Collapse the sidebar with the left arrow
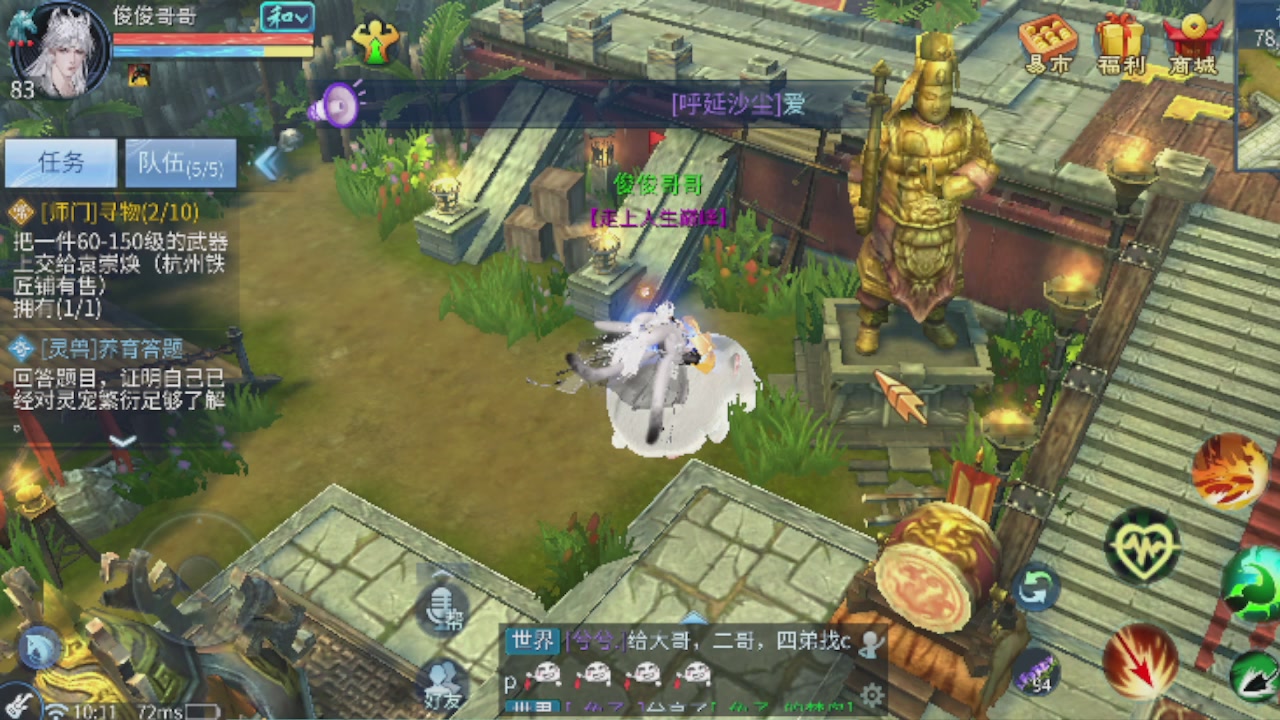Image resolution: width=1280 pixels, height=720 pixels. pos(268,162)
